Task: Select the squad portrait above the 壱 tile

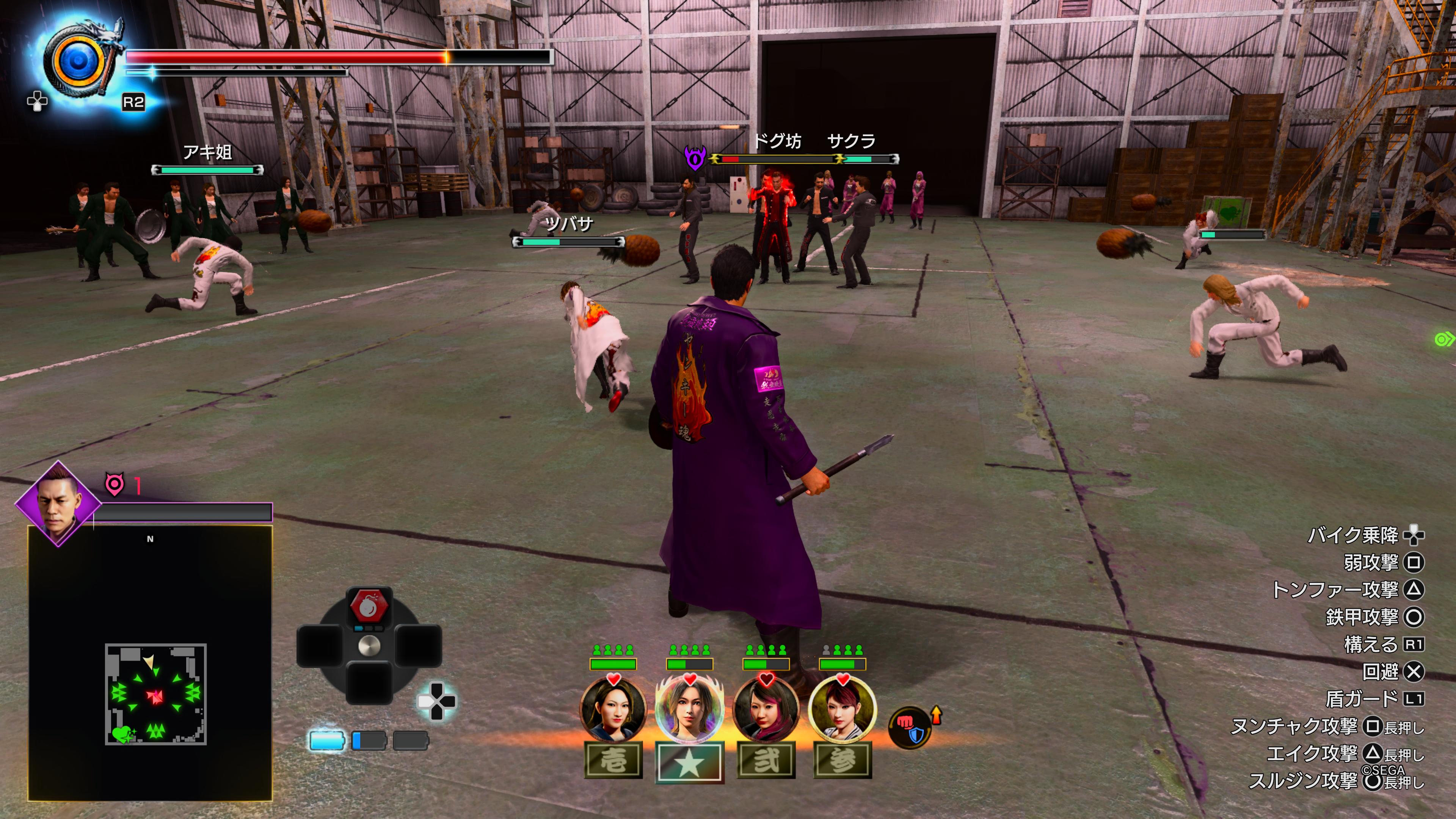Action: (613, 709)
